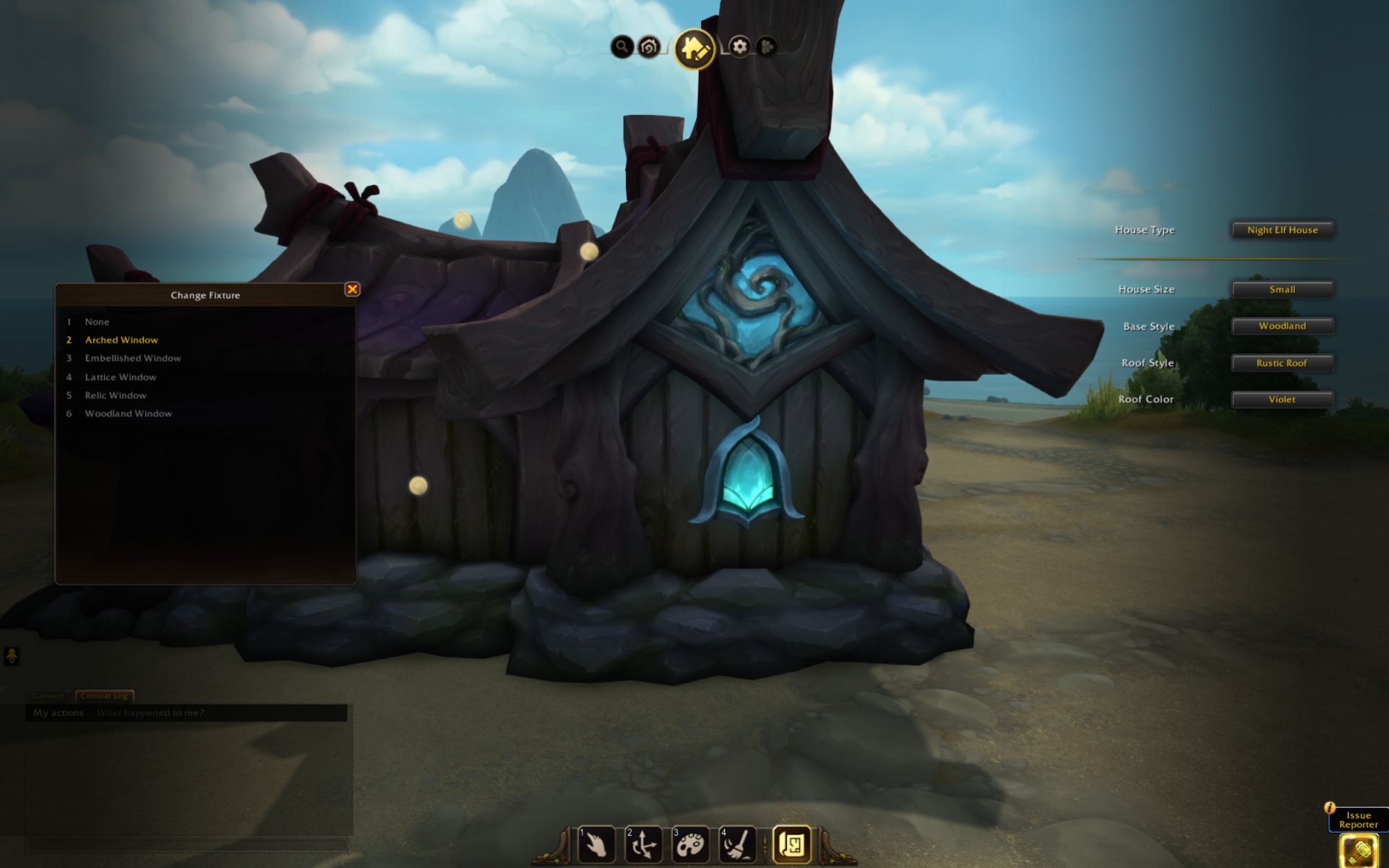Open the Violet roof color dropdown
The width and height of the screenshot is (1389, 868).
(1282, 399)
